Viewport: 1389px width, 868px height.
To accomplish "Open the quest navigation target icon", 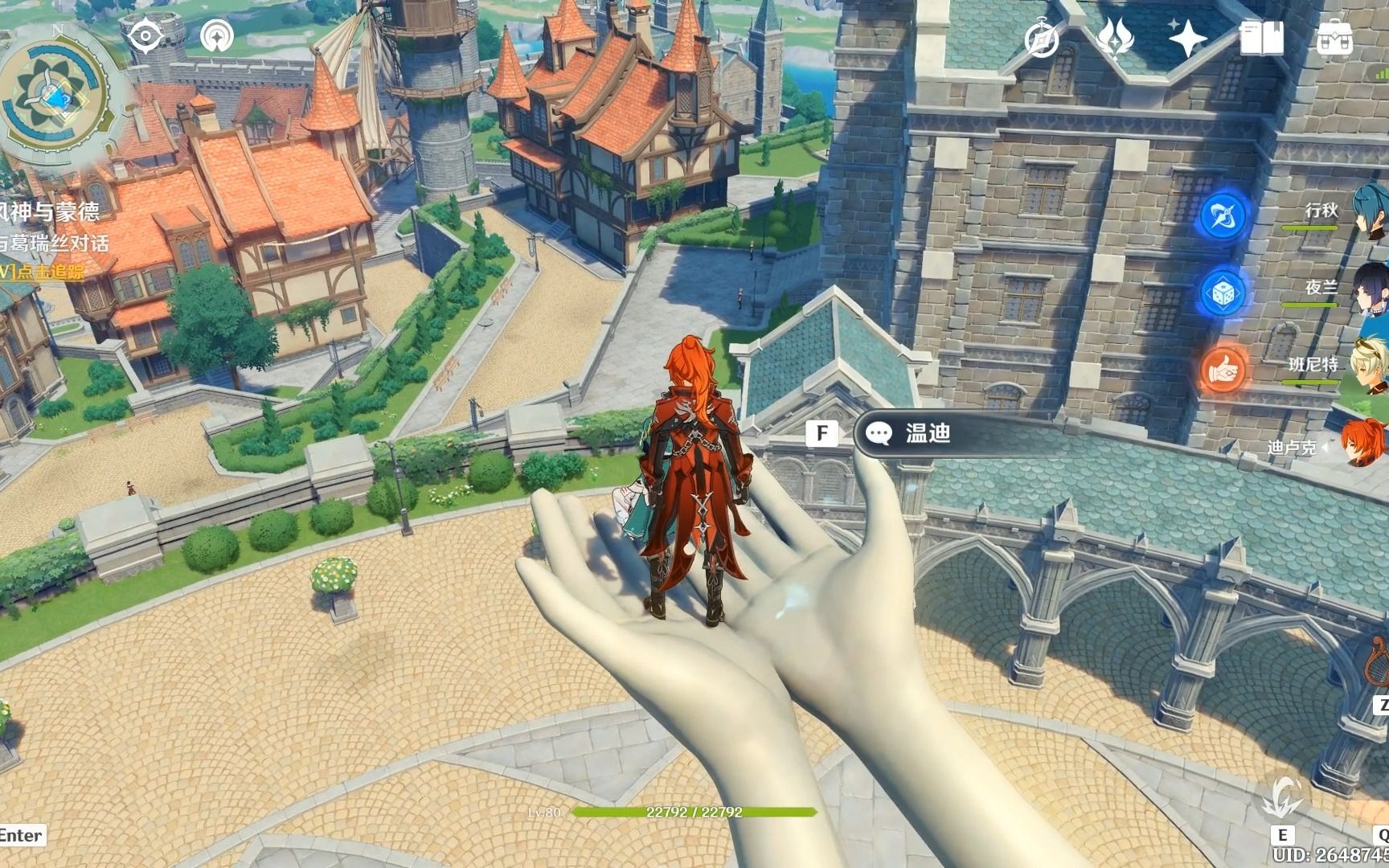I will (145, 35).
